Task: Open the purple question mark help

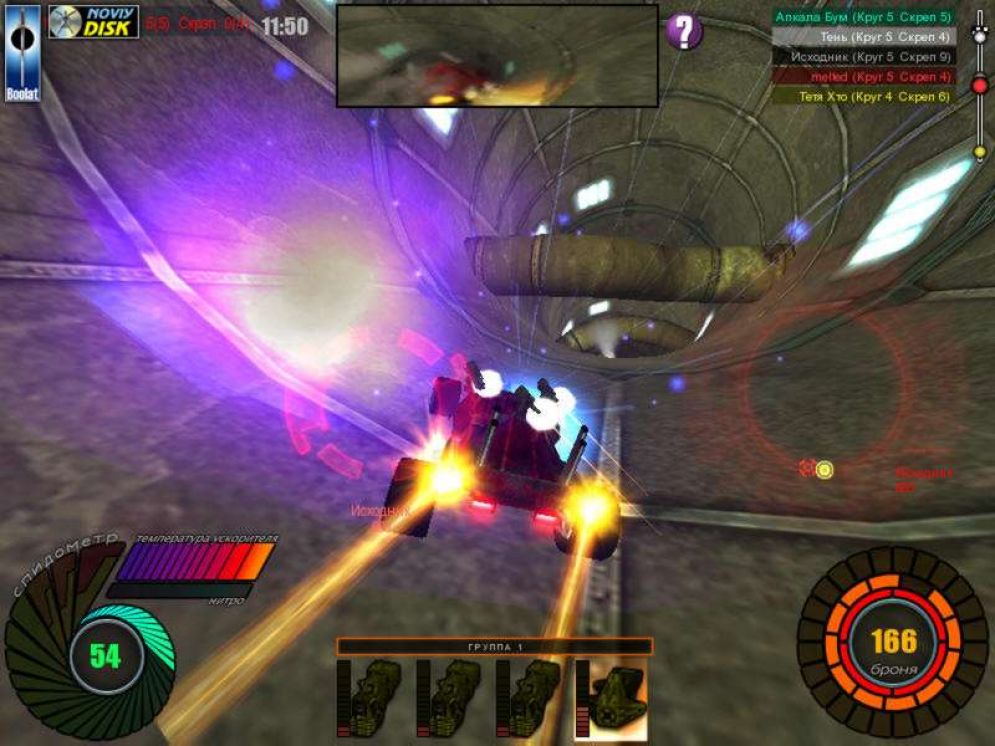Action: click(684, 31)
